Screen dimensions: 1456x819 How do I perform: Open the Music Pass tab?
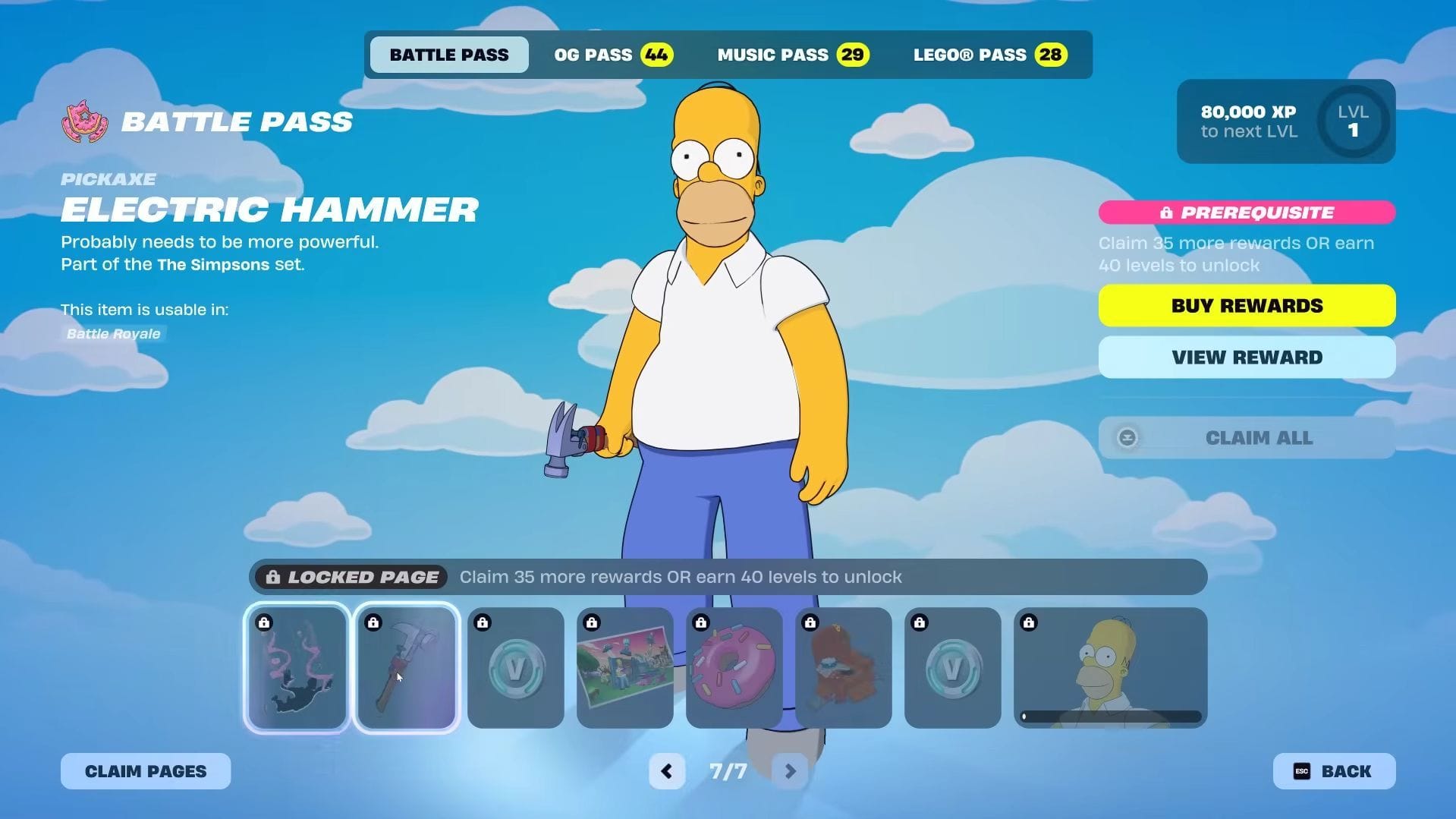792,54
